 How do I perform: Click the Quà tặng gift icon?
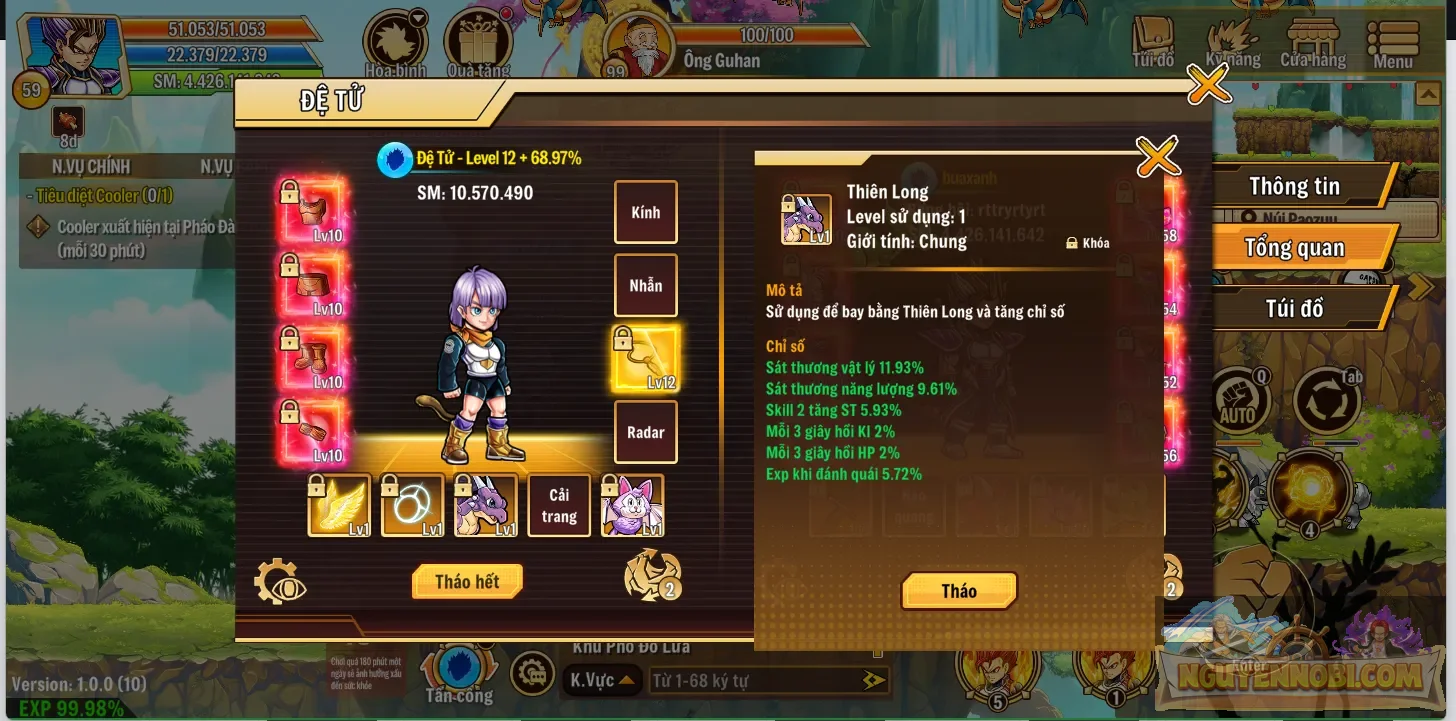pos(478,40)
